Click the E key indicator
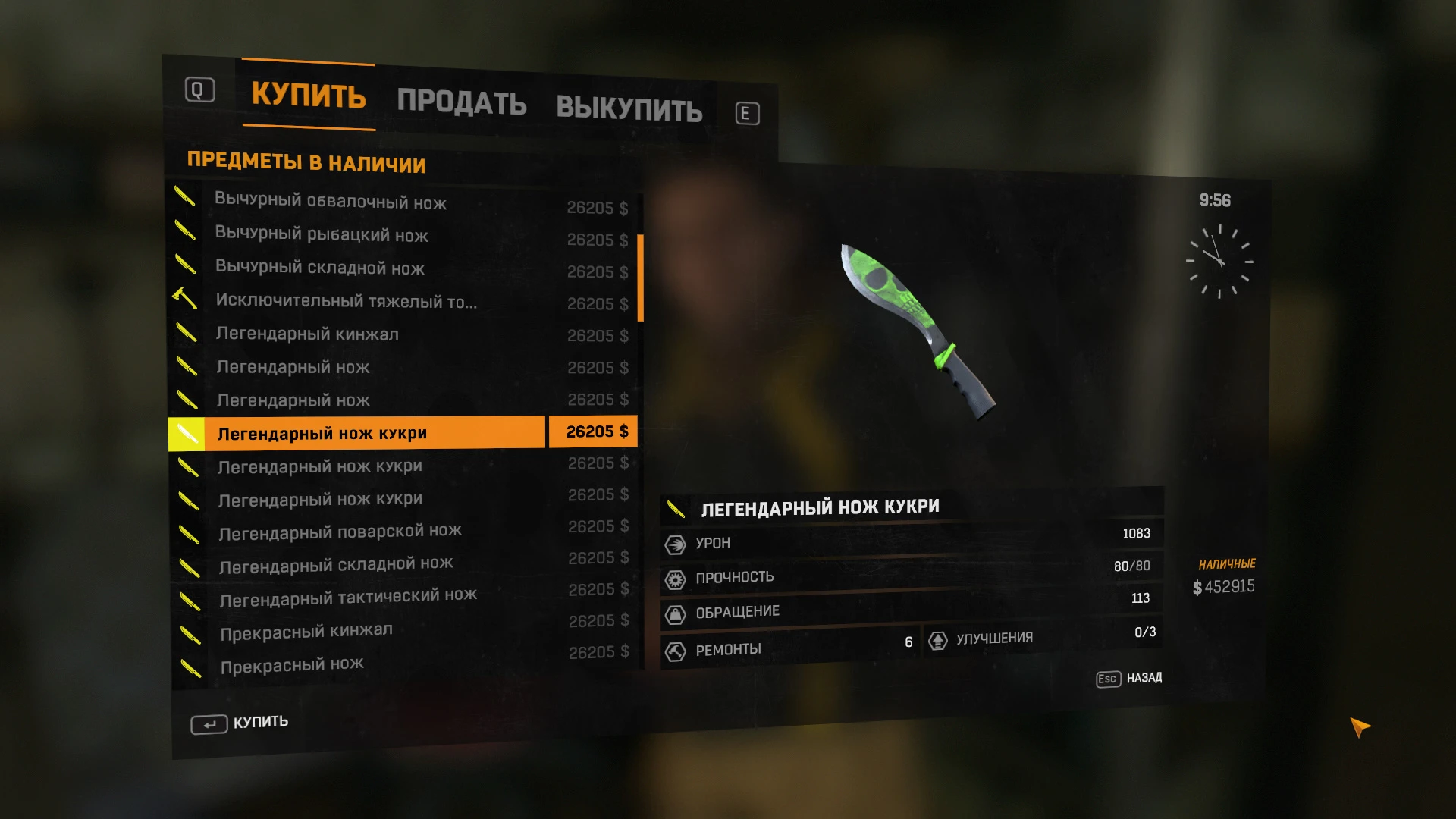The height and width of the screenshot is (819, 1456). coord(746,112)
